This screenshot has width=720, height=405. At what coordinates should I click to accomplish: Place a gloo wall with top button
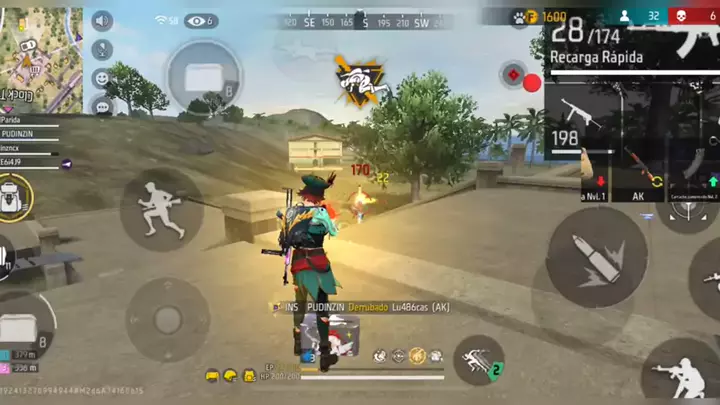(x=203, y=74)
